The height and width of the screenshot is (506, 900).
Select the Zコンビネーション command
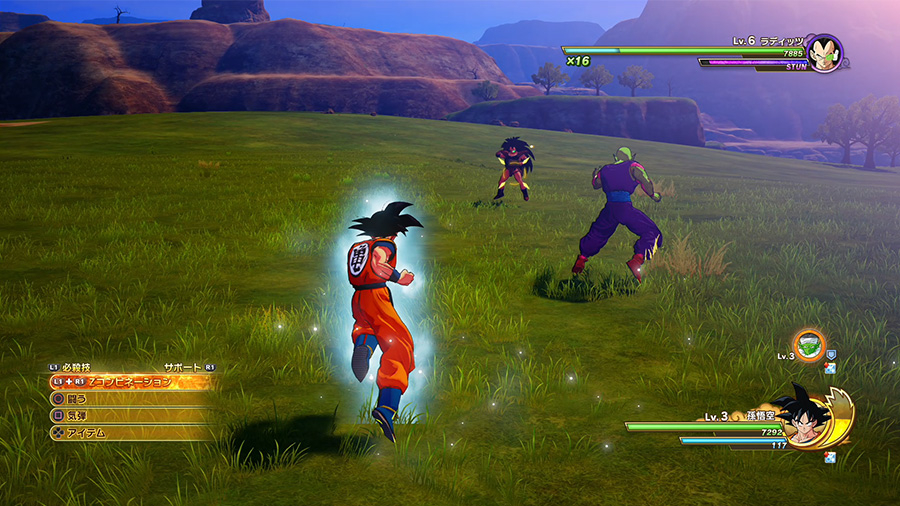click(x=130, y=381)
